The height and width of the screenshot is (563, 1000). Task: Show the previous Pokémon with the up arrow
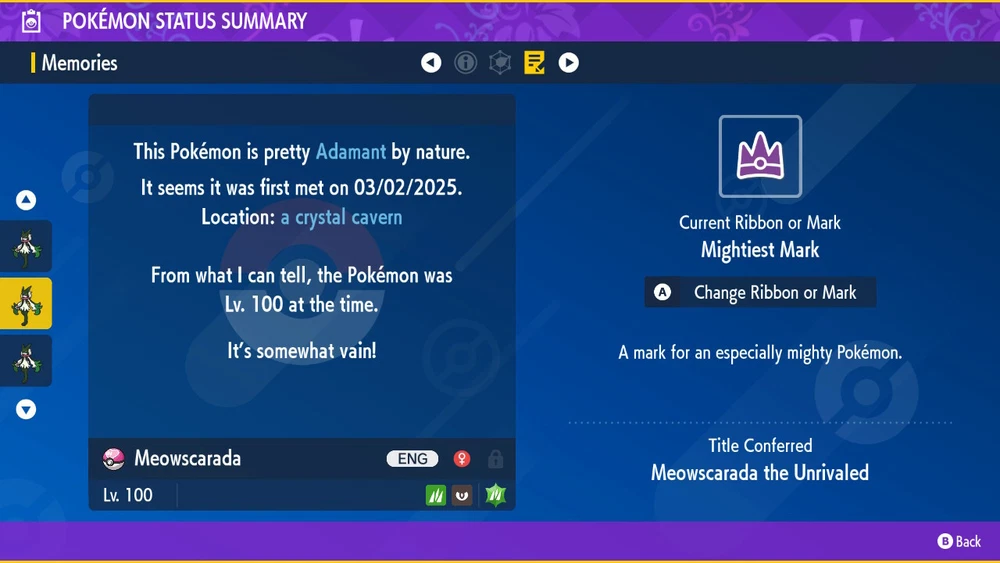[x=26, y=201]
